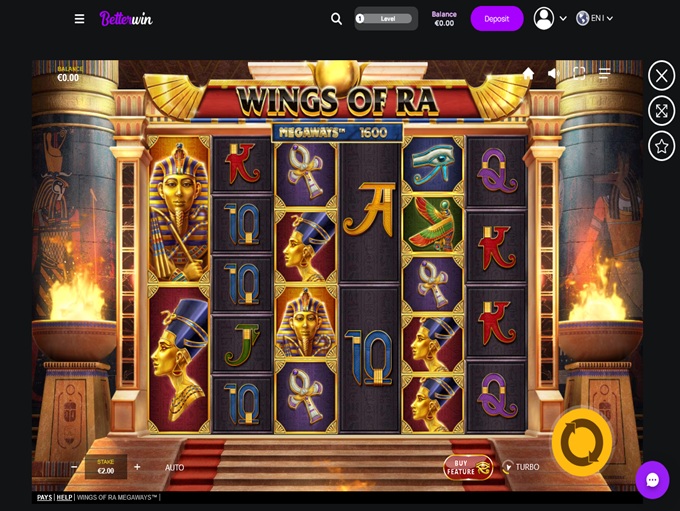Open the casino search magnifier
The width and height of the screenshot is (680, 511).
pos(336,18)
